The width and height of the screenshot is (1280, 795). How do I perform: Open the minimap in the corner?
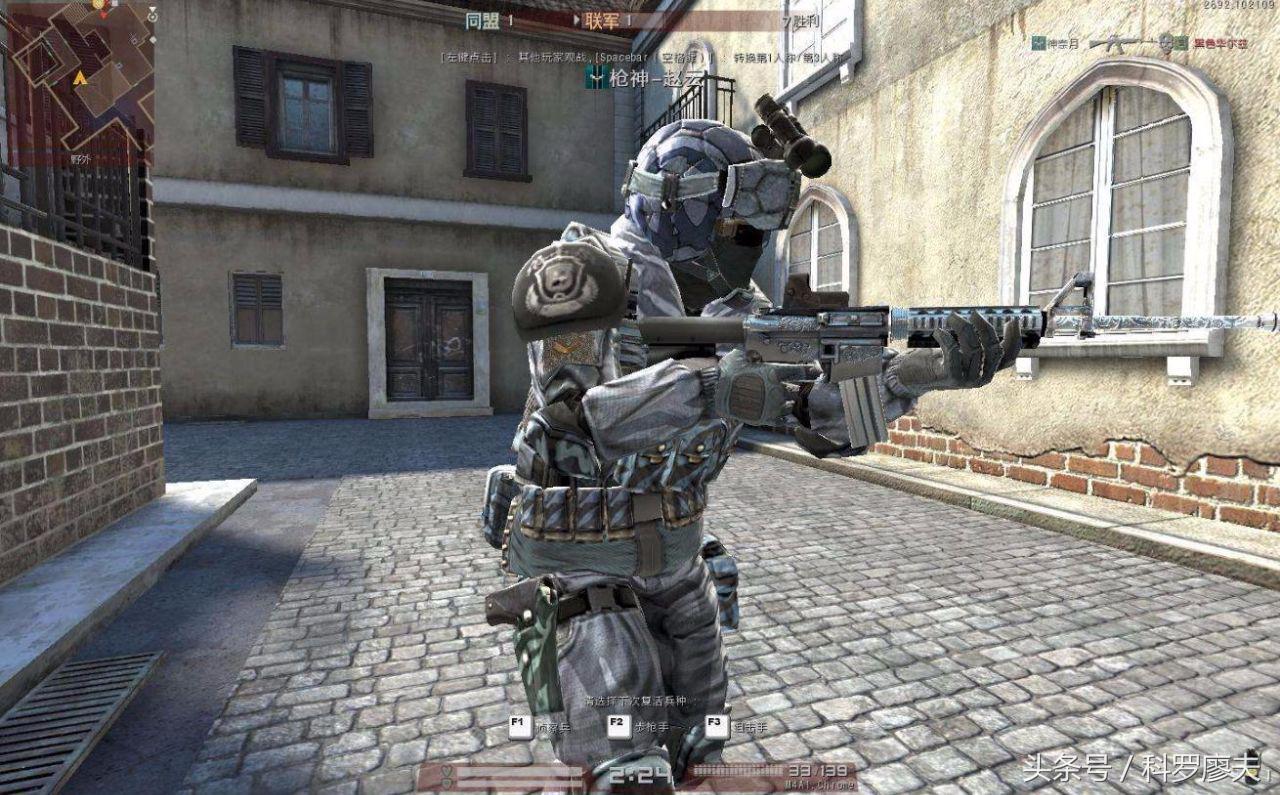click(78, 80)
